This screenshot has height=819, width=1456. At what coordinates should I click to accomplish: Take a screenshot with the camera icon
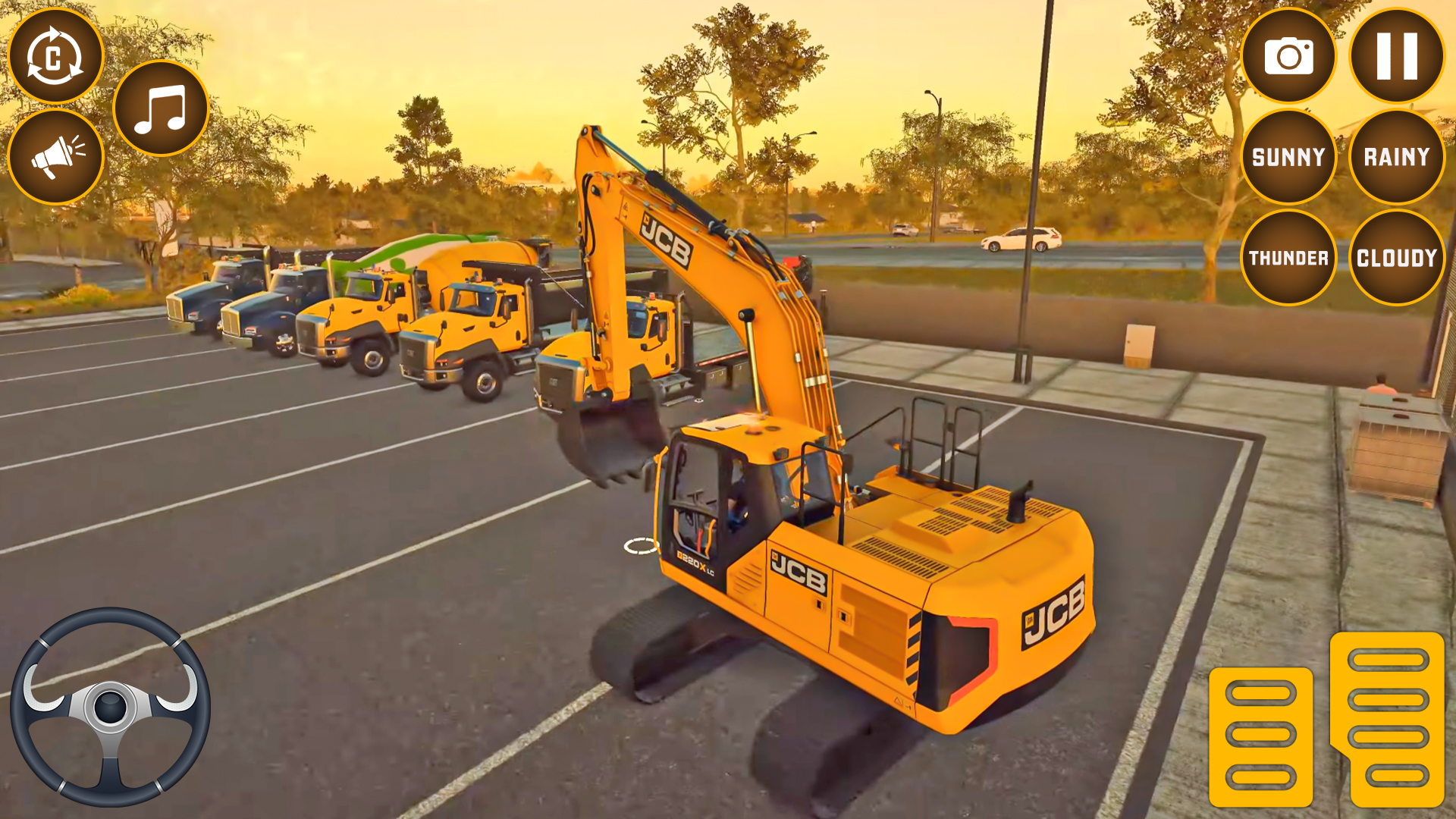[x=1289, y=53]
